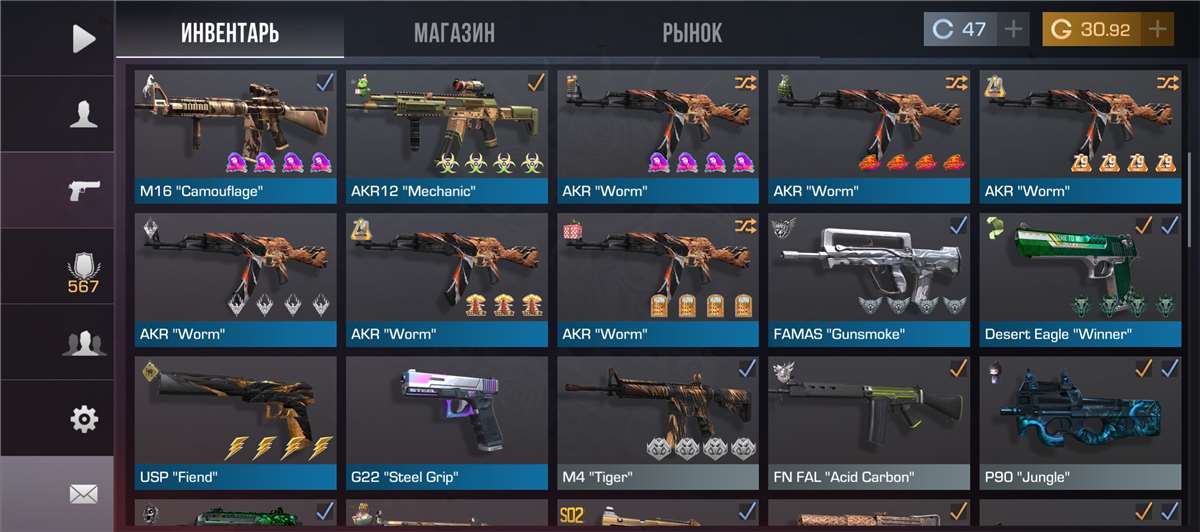
Task: Open the rank badge showing 567
Action: coord(83,272)
